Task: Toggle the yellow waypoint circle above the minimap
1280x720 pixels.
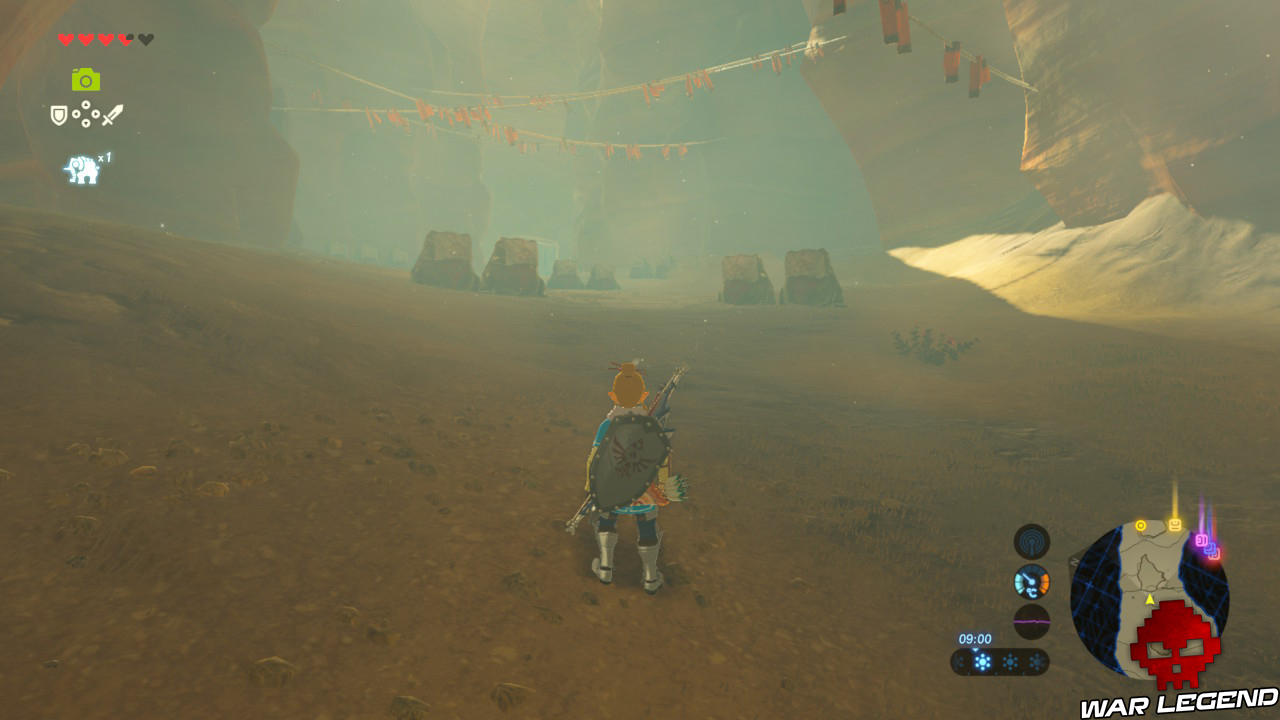Action: pyautogui.click(x=1141, y=523)
